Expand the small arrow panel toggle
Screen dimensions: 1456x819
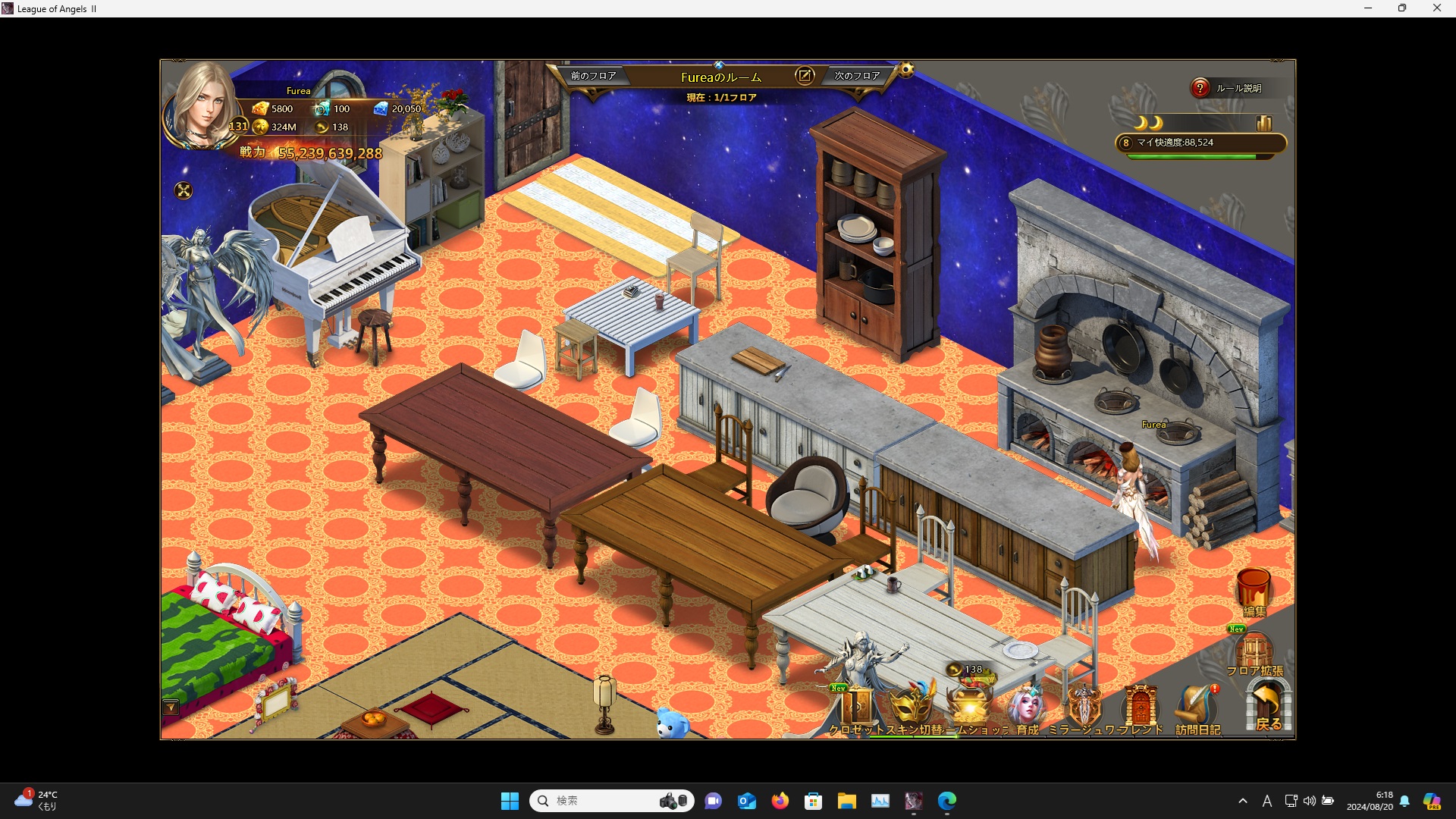click(x=171, y=708)
